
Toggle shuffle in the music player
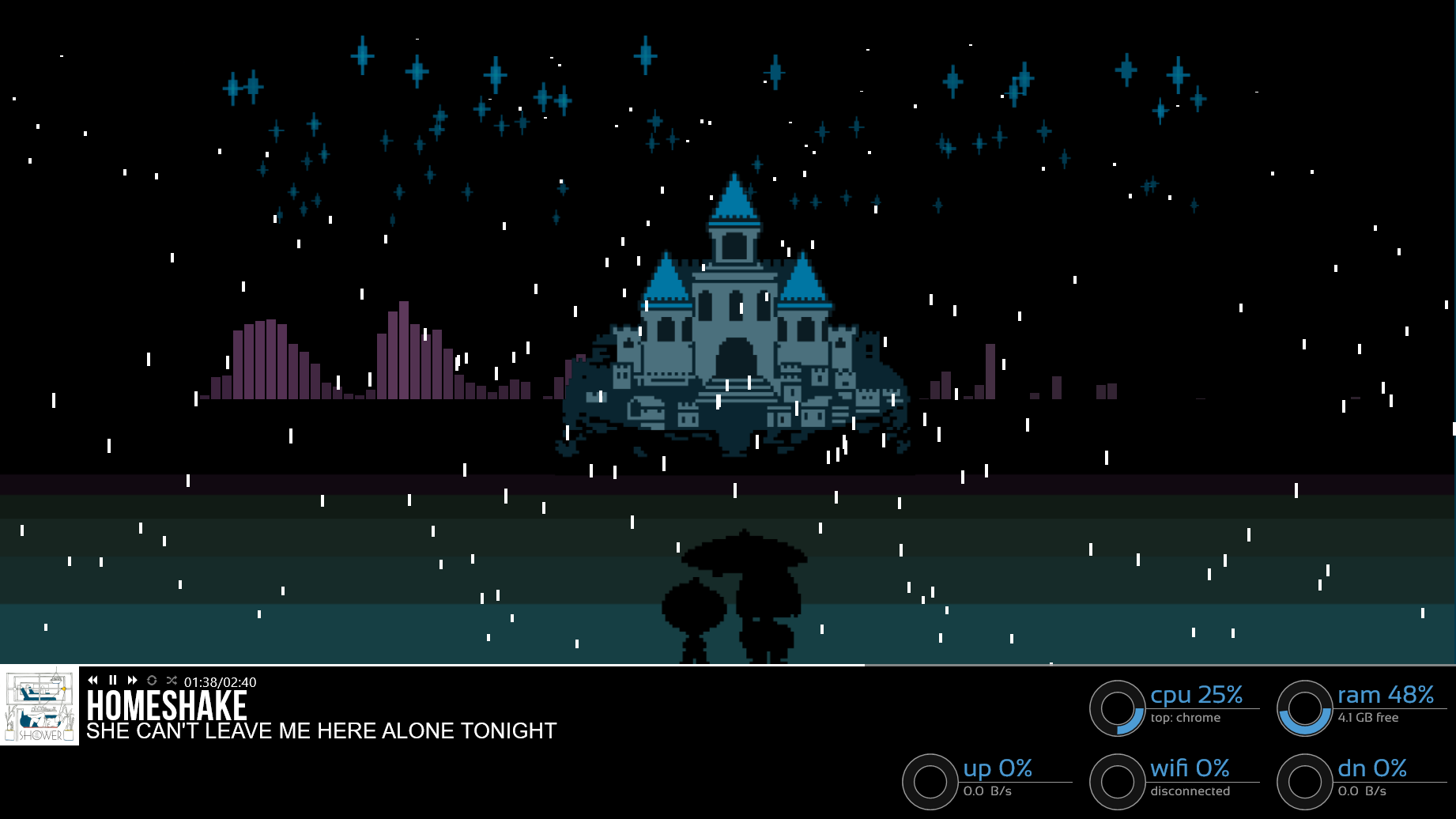click(x=172, y=681)
